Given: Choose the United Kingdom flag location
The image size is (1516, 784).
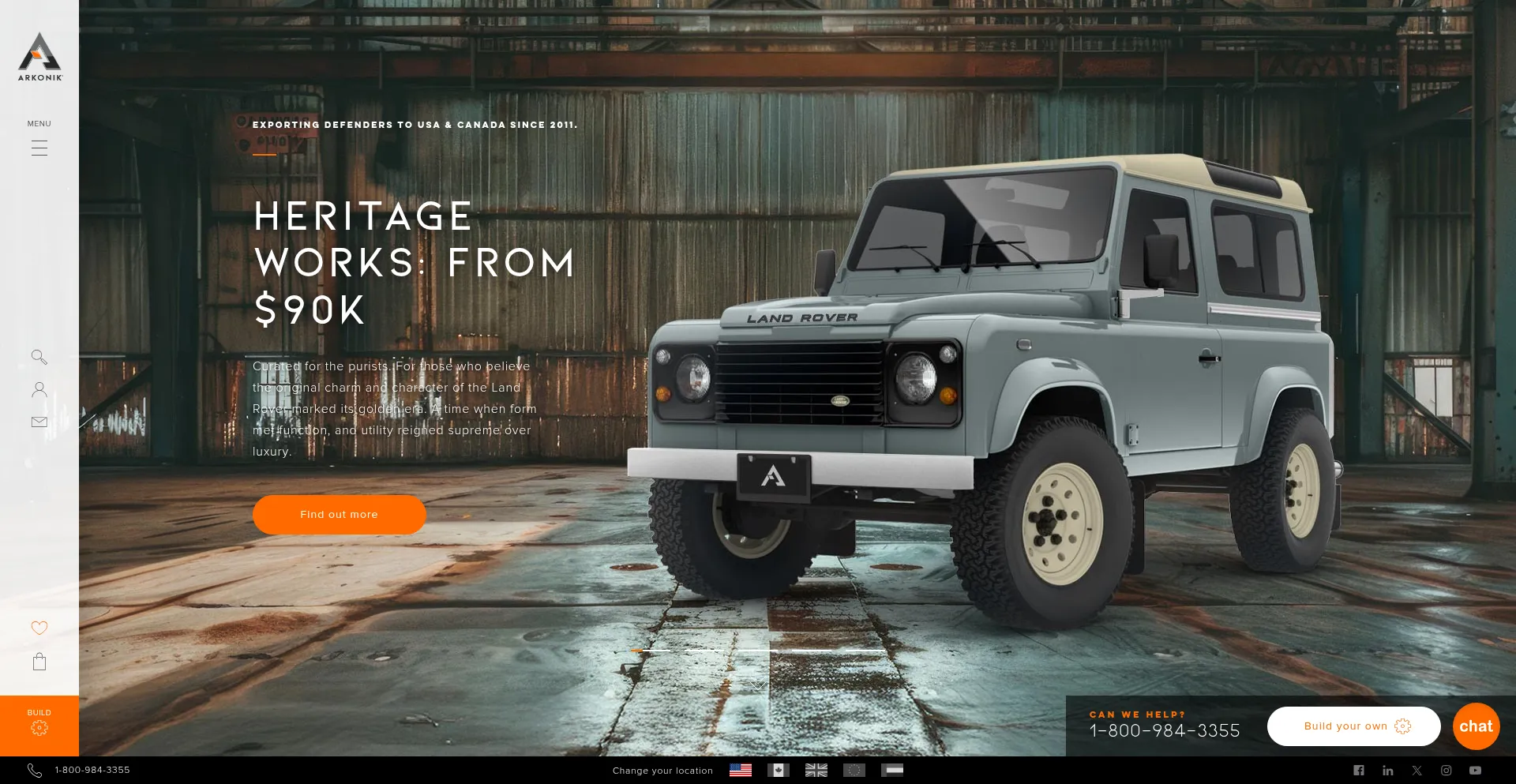Looking at the screenshot, I should (816, 770).
